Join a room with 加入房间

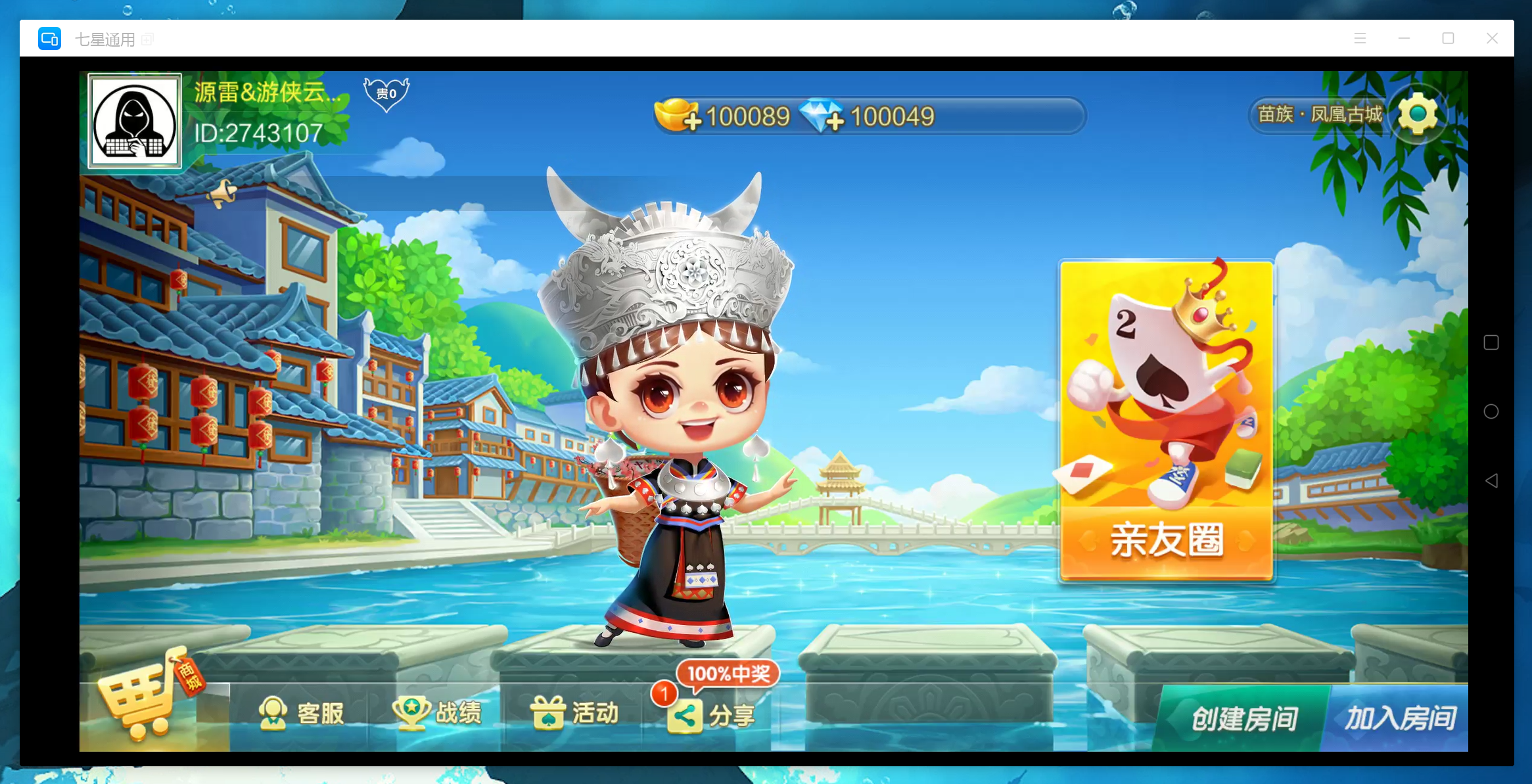(x=1400, y=718)
